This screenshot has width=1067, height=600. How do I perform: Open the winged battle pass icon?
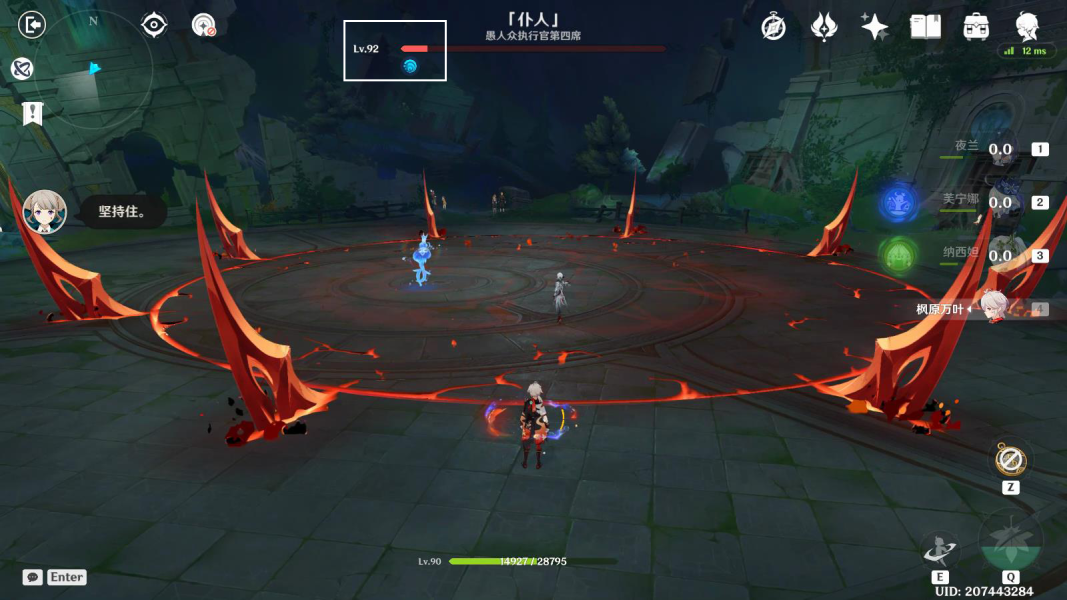coord(823,27)
